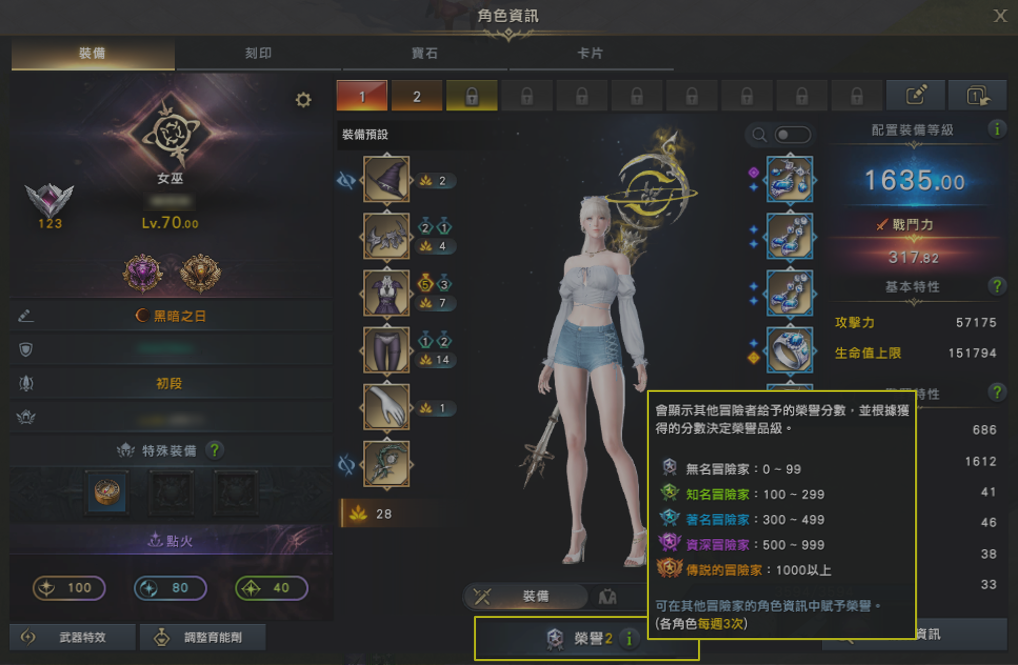Choose the white gloves slot
The height and width of the screenshot is (665, 1018).
[x=386, y=407]
